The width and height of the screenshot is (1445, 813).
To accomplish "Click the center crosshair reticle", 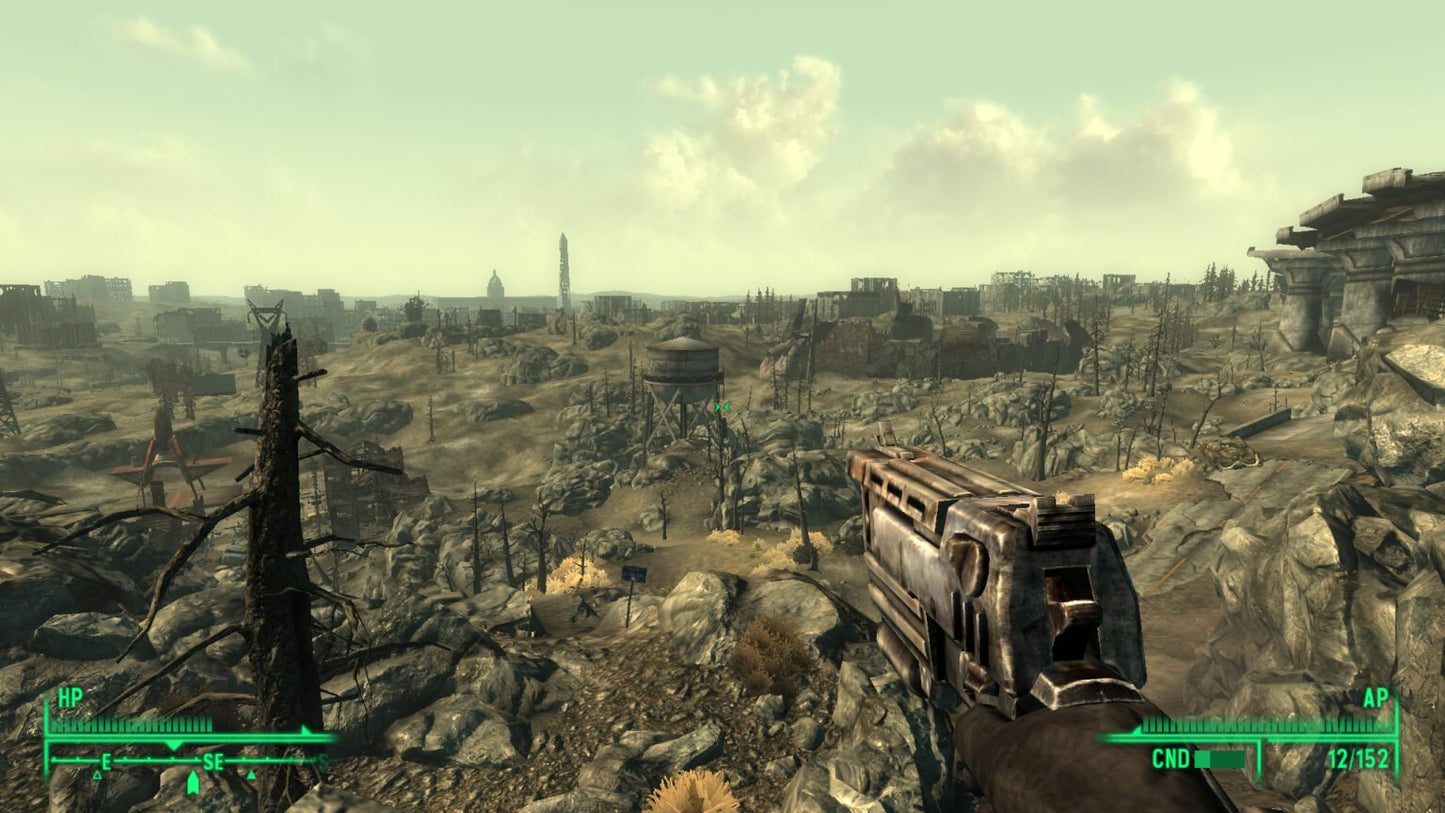I will click(x=722, y=406).
